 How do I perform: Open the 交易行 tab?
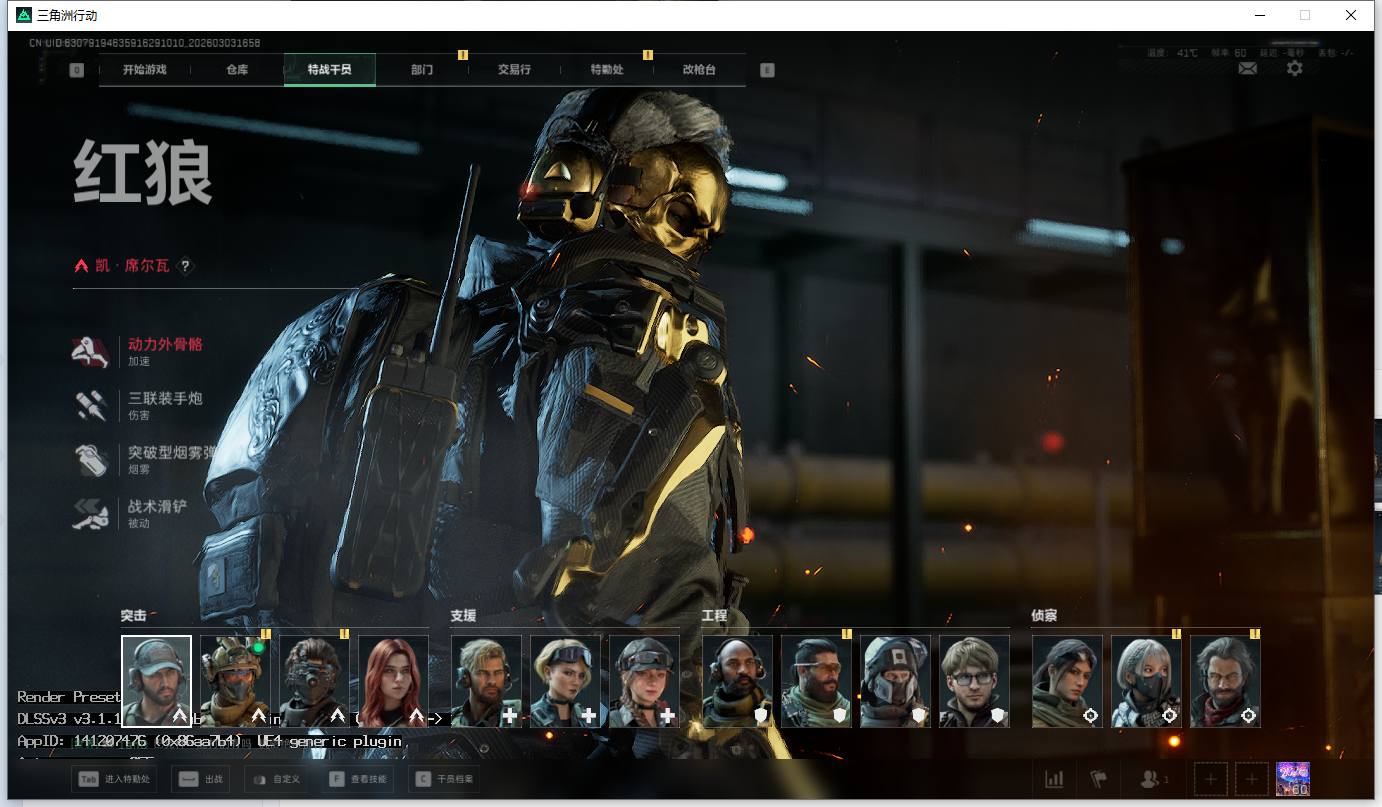(x=514, y=70)
